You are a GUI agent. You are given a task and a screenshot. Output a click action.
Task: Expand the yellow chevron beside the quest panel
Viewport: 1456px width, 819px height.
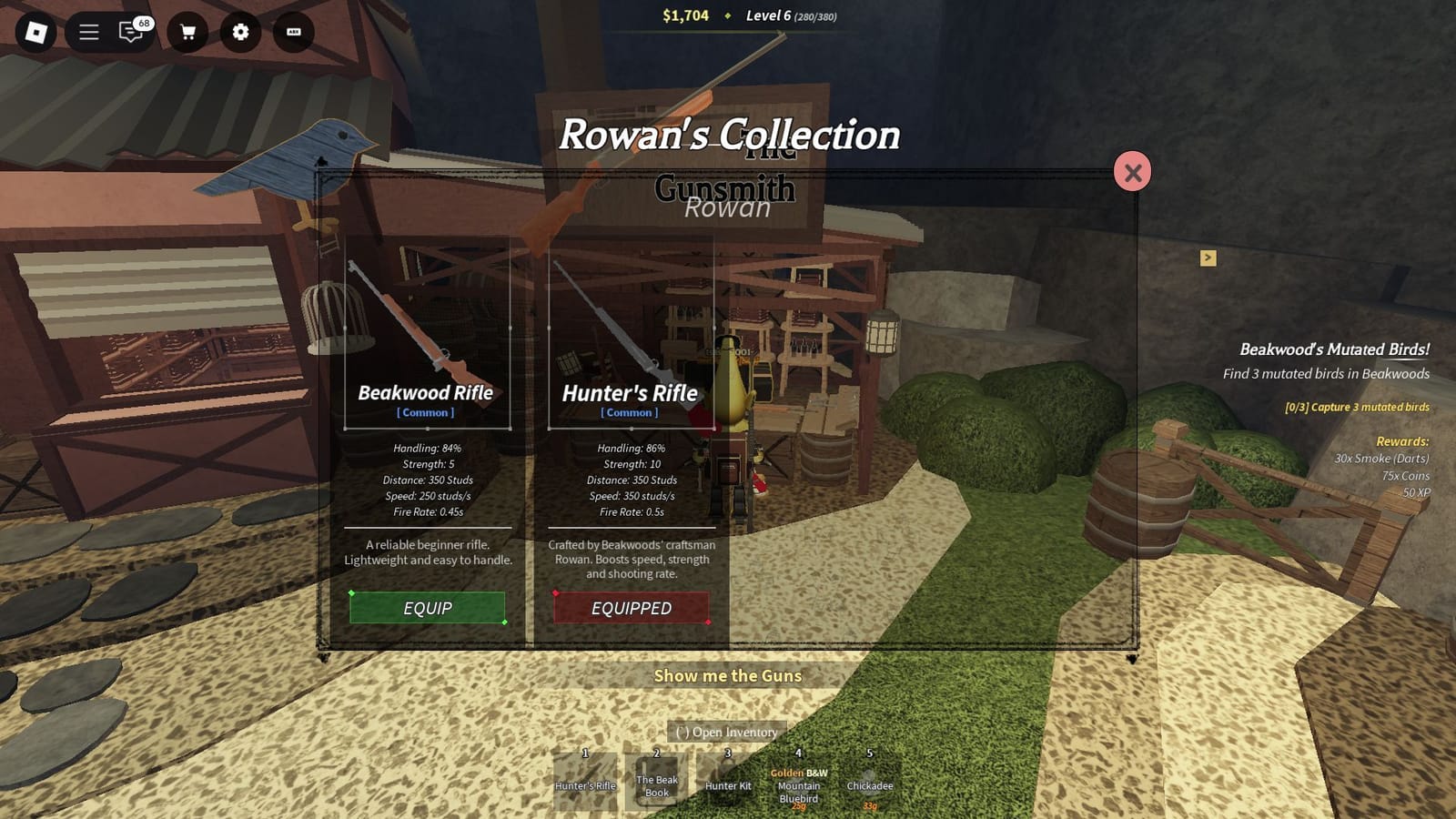click(1207, 258)
